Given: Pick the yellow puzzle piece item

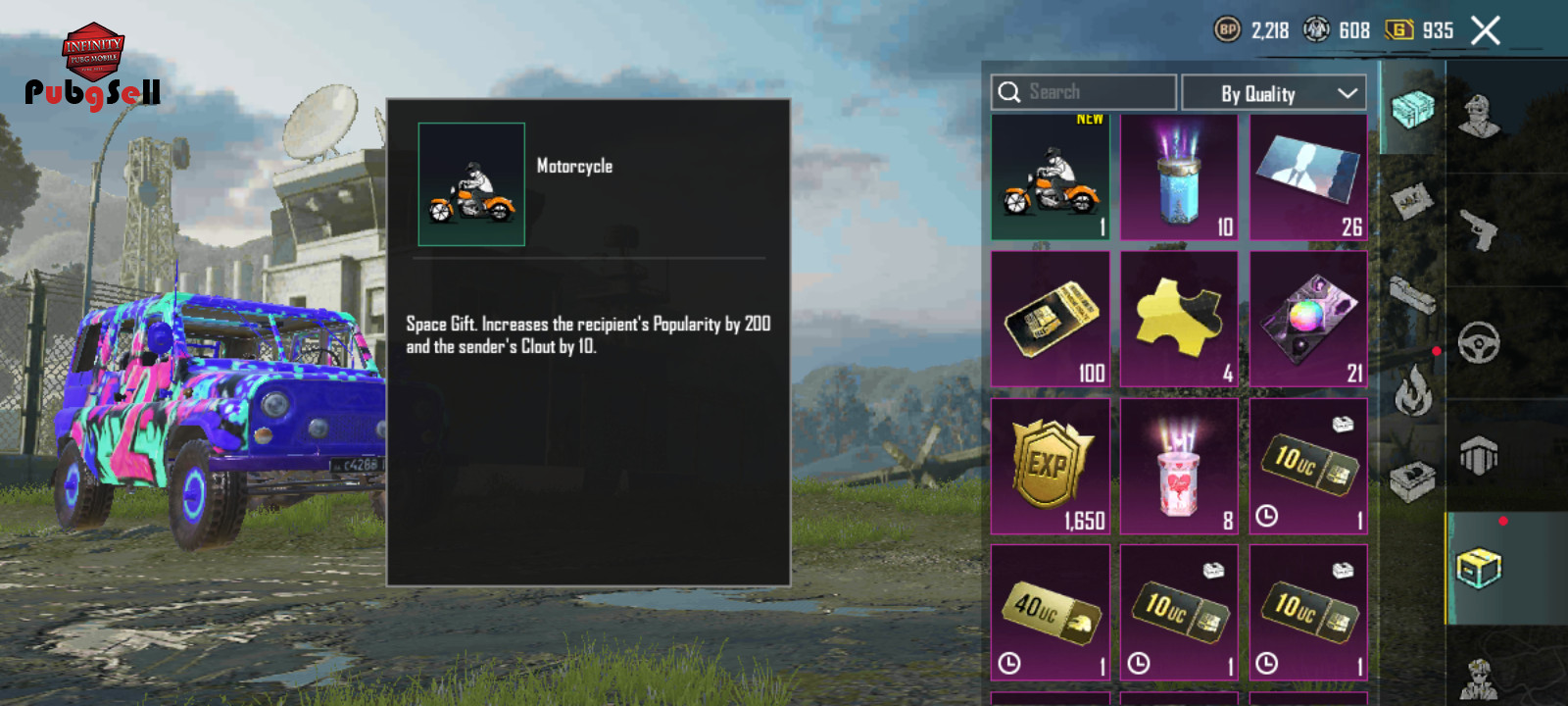Looking at the screenshot, I should 1179,319.
